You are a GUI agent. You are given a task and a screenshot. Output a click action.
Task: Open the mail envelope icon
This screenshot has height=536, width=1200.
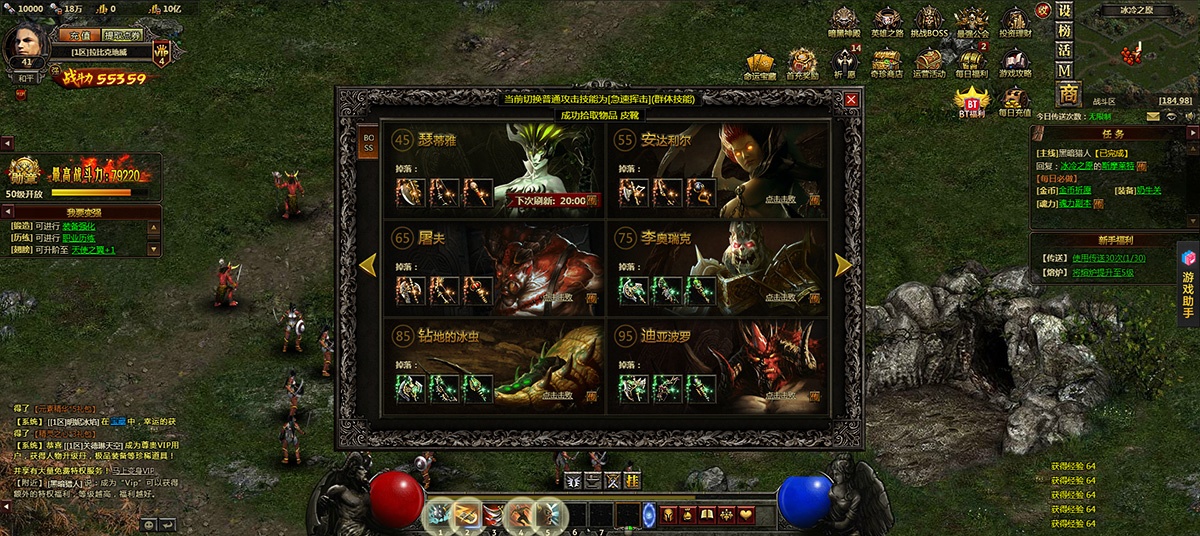pos(1153,116)
